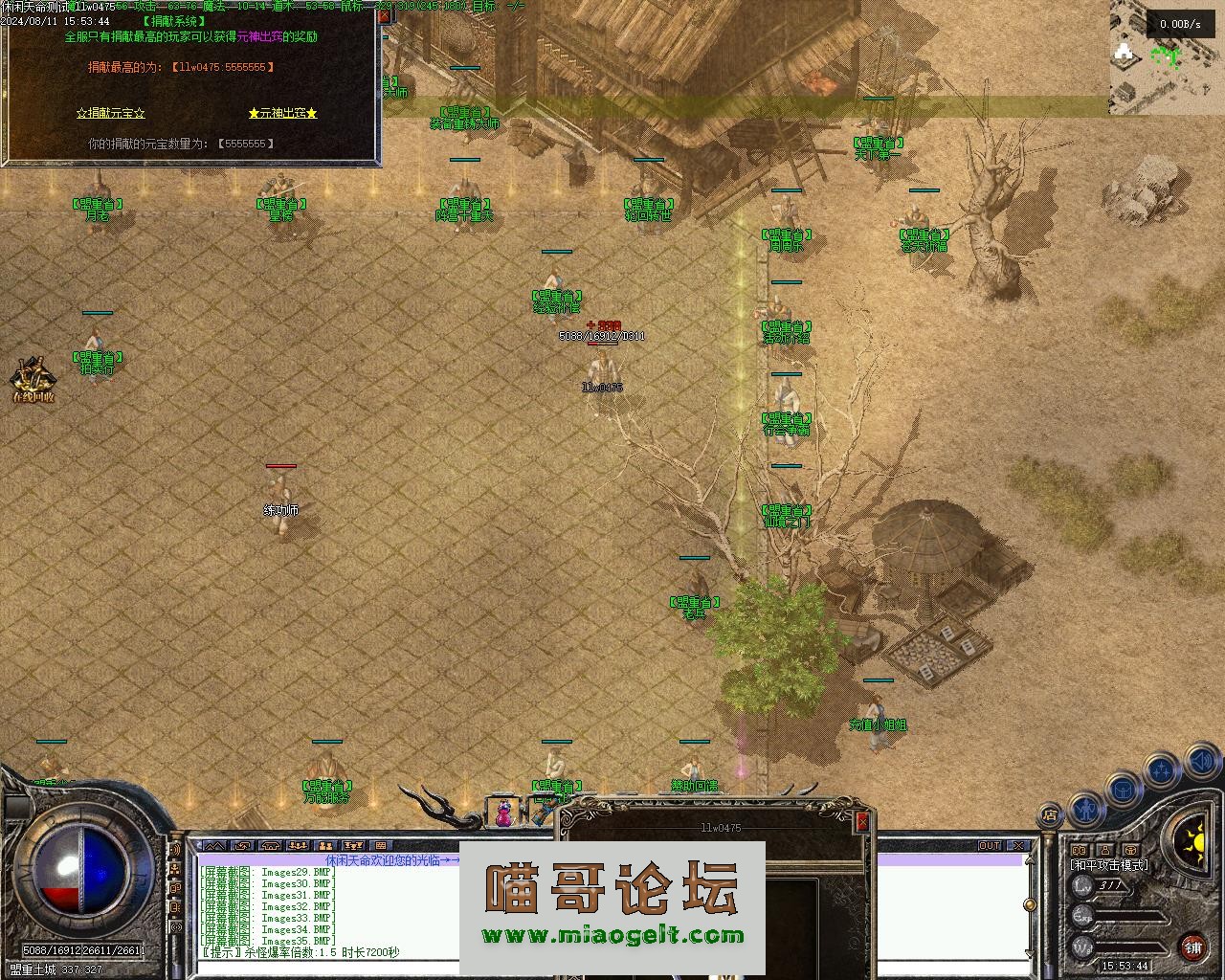Choose the 捐献元宝 donation link
Image resolution: width=1225 pixels, height=980 pixels.
point(111,113)
